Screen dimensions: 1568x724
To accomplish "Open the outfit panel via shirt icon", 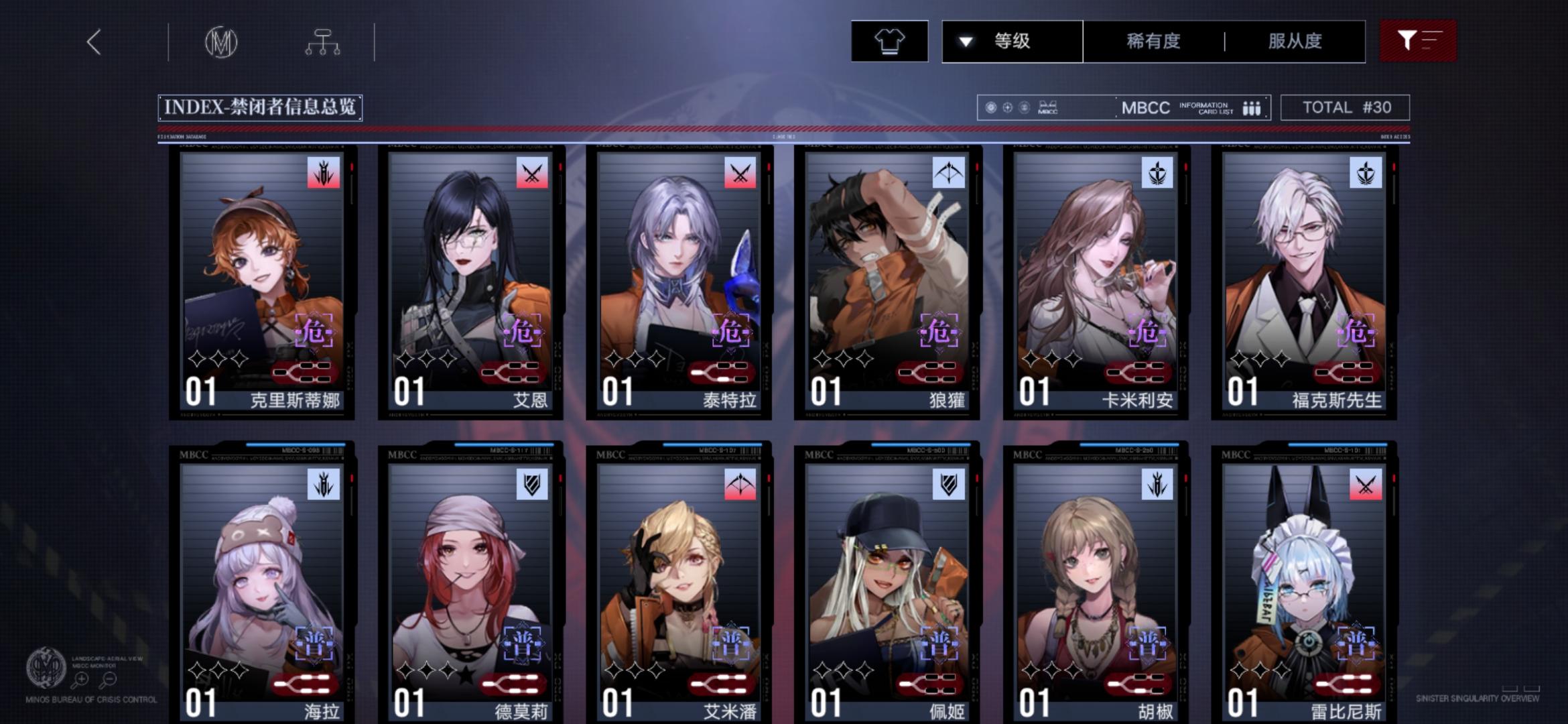I will coord(889,41).
